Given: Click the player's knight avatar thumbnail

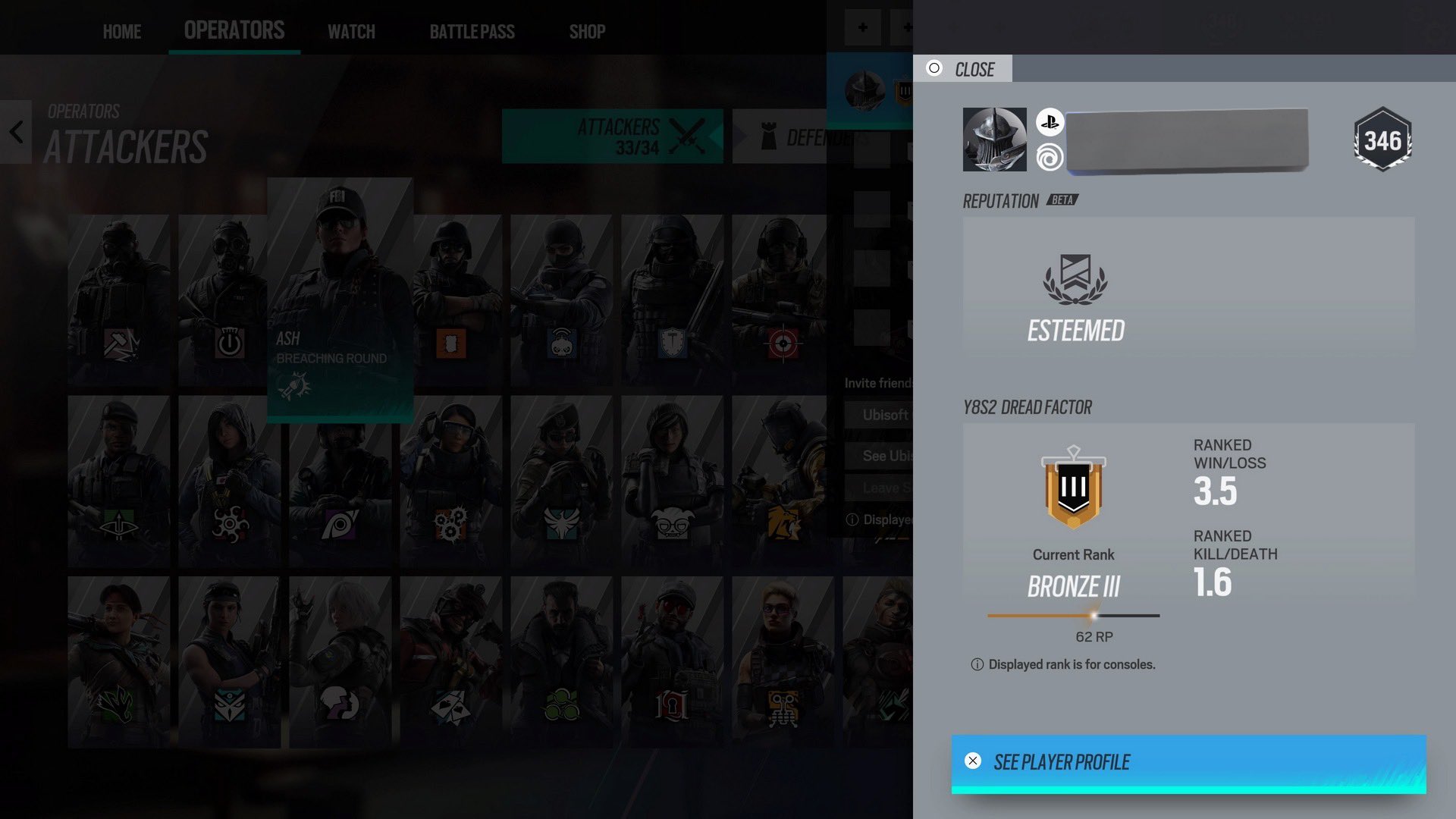Looking at the screenshot, I should (x=994, y=139).
